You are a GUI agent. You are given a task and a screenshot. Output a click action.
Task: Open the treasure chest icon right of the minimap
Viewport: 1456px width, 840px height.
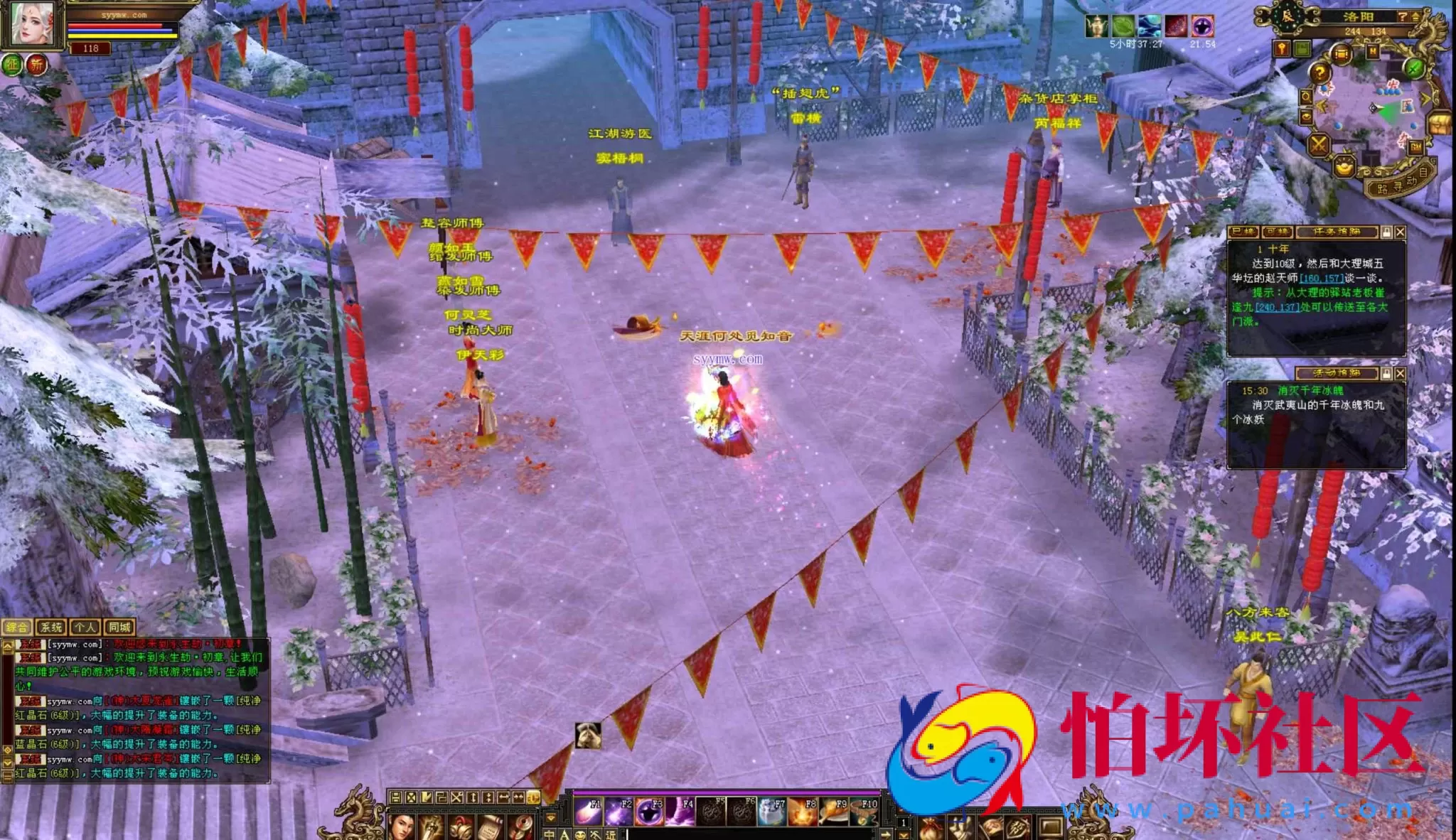coord(1438,124)
